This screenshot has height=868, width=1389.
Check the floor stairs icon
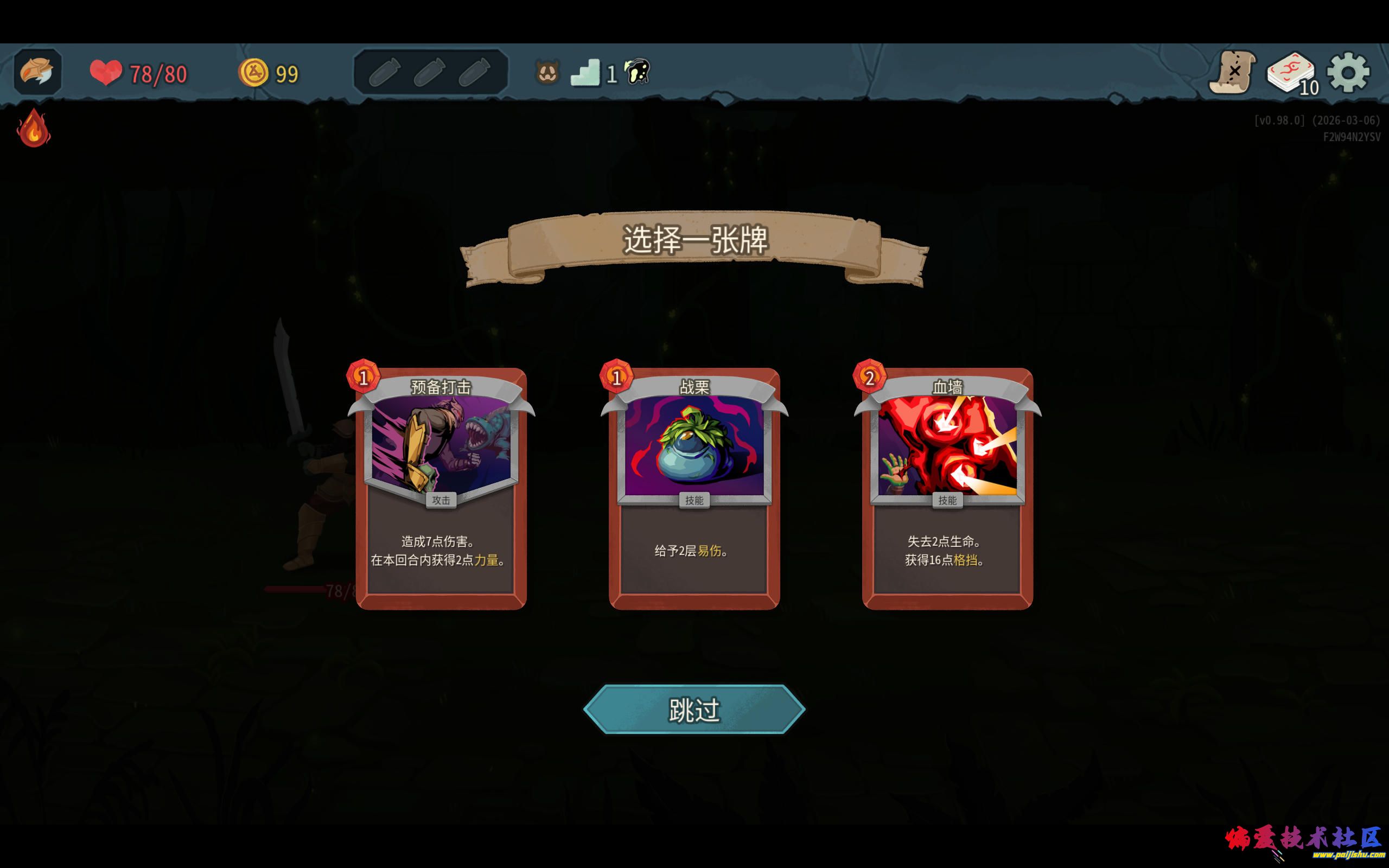tap(585, 73)
